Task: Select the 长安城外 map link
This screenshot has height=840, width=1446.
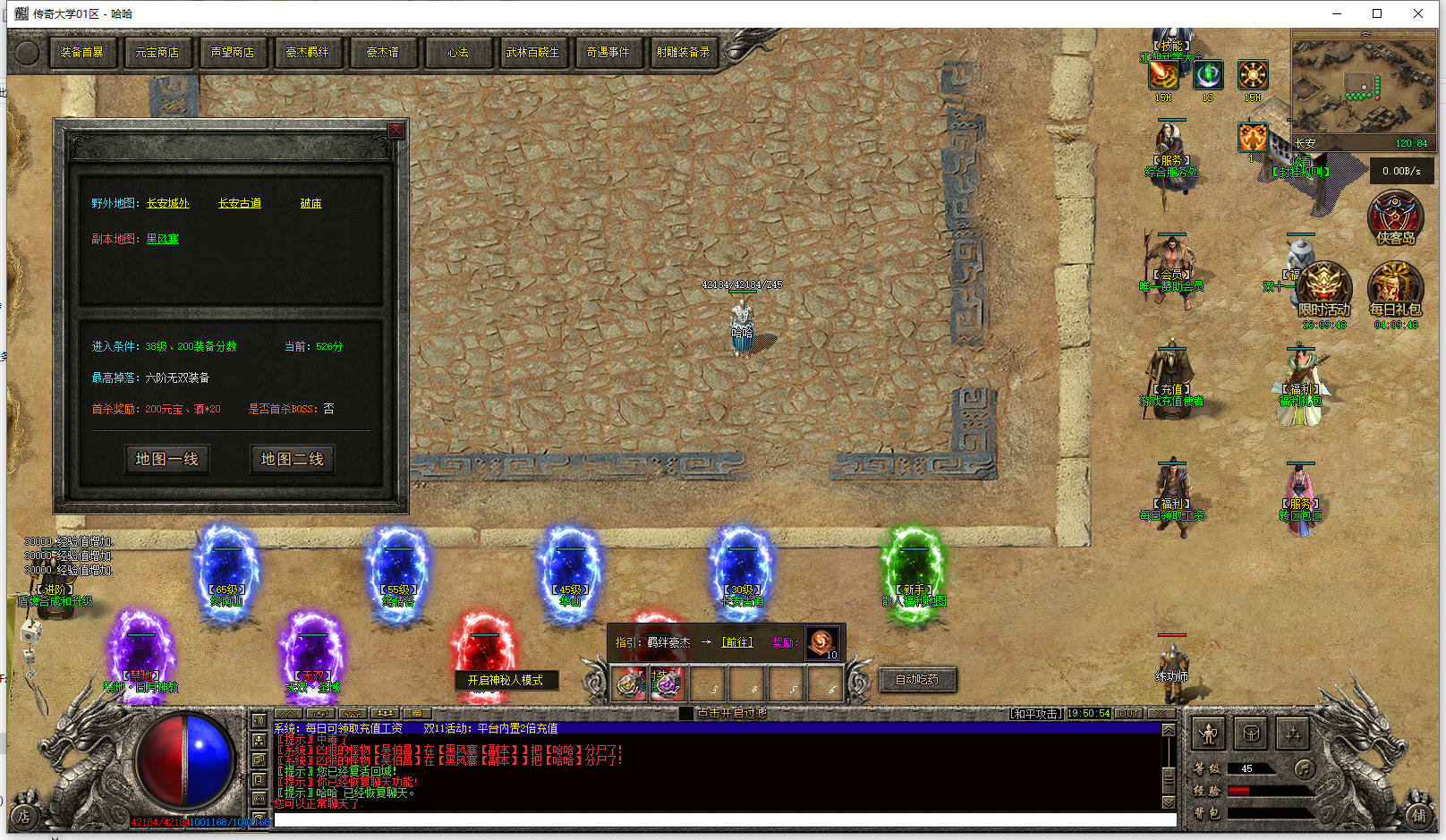Action: click(x=168, y=204)
